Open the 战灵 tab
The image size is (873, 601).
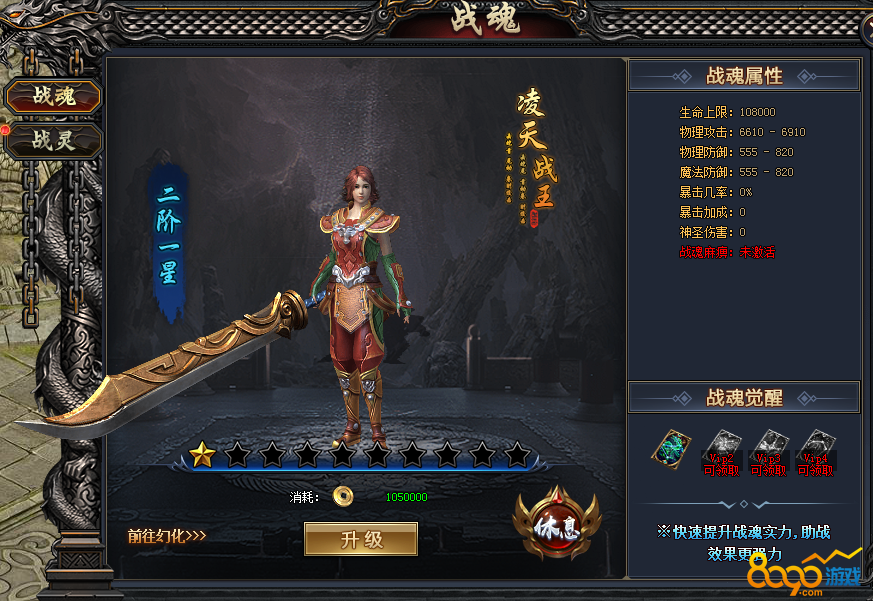[x=53, y=140]
